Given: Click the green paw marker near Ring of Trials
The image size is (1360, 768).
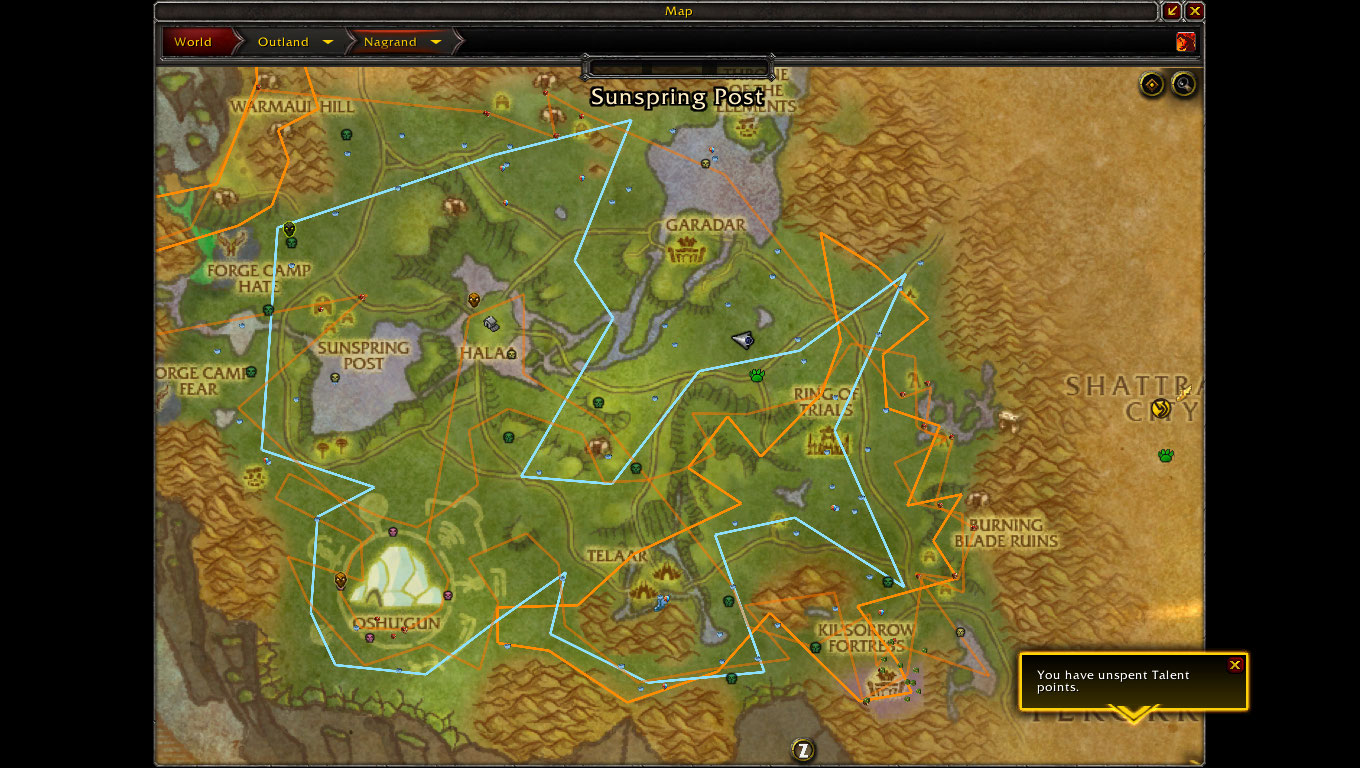Looking at the screenshot, I should pos(757,376).
